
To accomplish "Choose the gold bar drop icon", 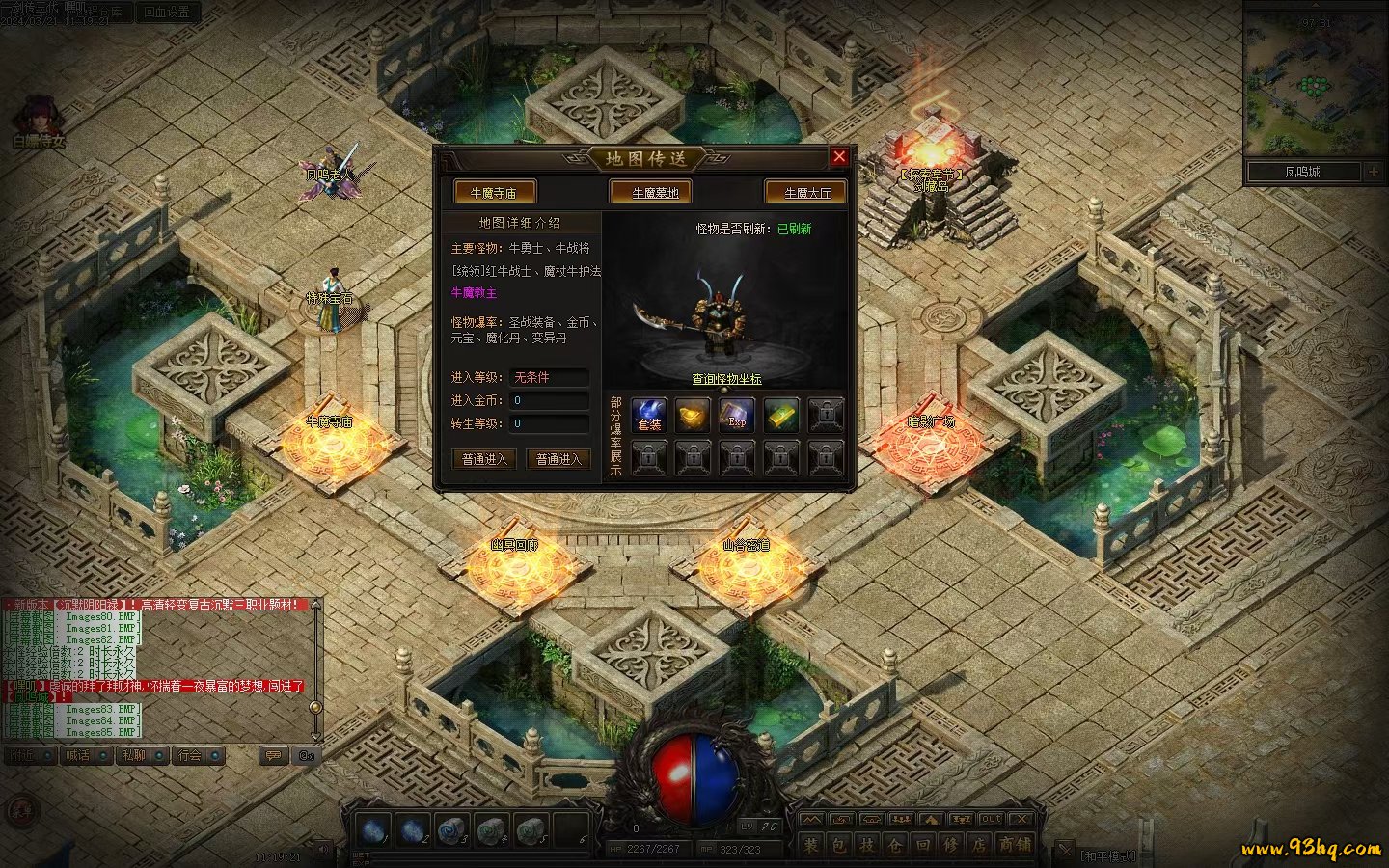I will click(781, 415).
